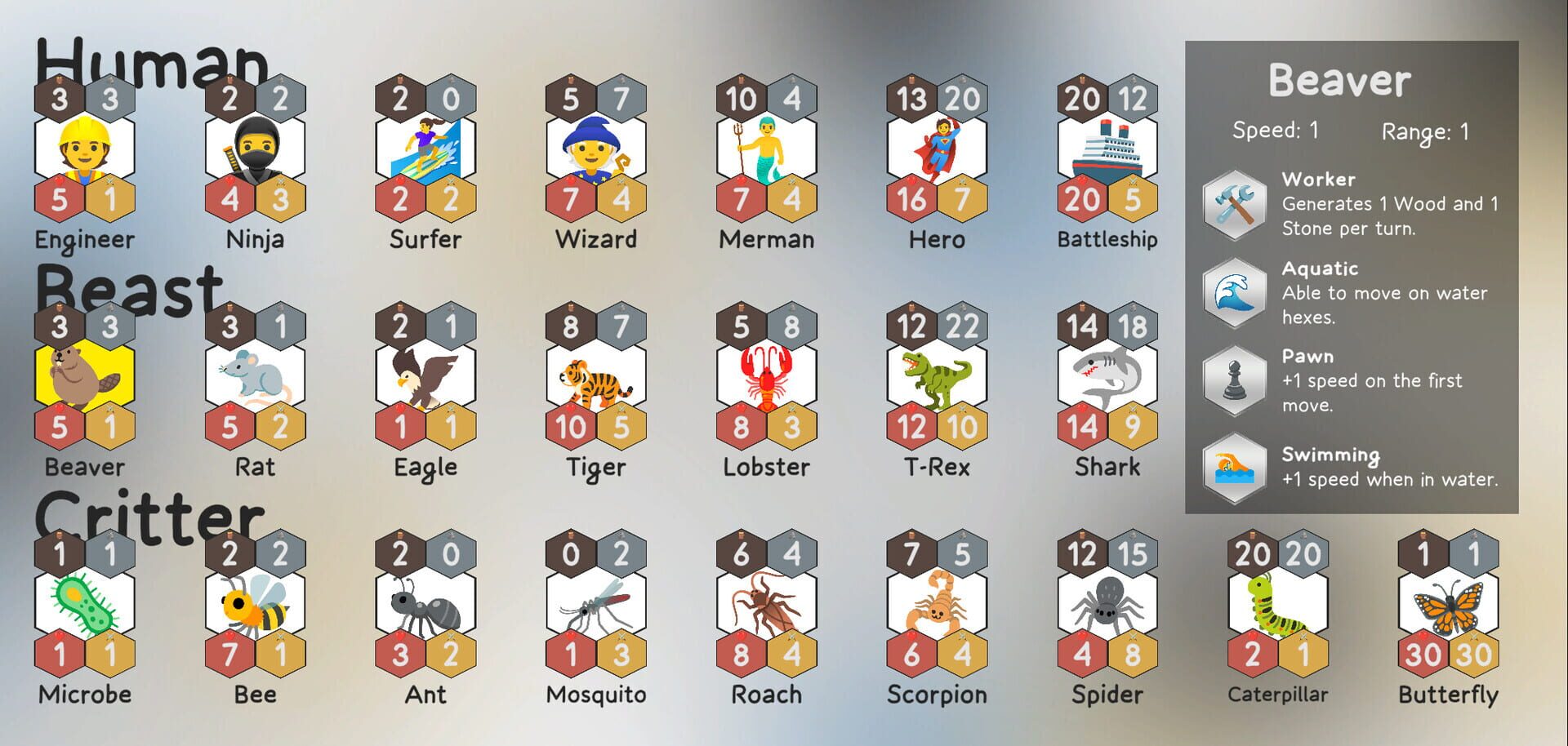
Task: Click the Aquatic wave ability icon
Action: [x=1235, y=292]
